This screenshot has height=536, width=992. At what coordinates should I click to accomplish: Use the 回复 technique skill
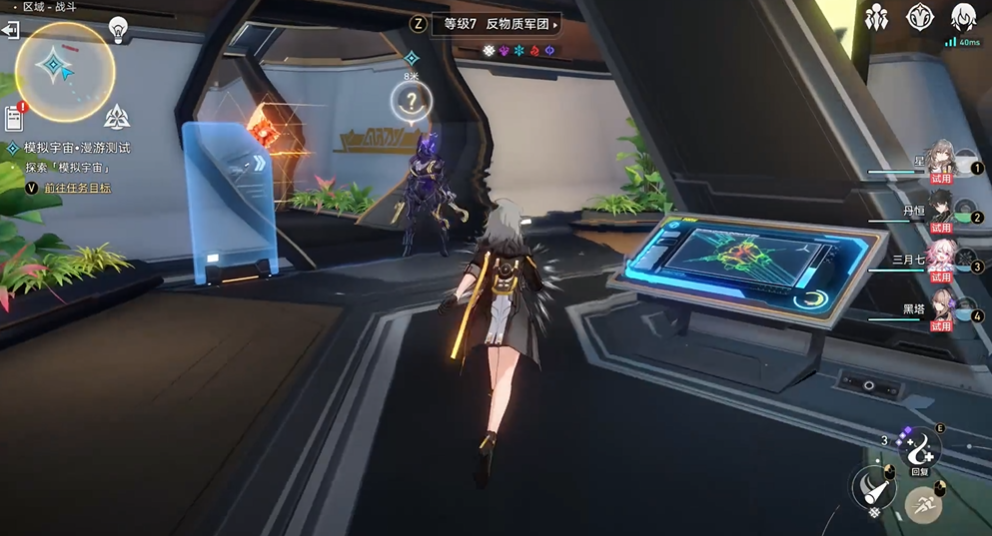pyautogui.click(x=920, y=452)
